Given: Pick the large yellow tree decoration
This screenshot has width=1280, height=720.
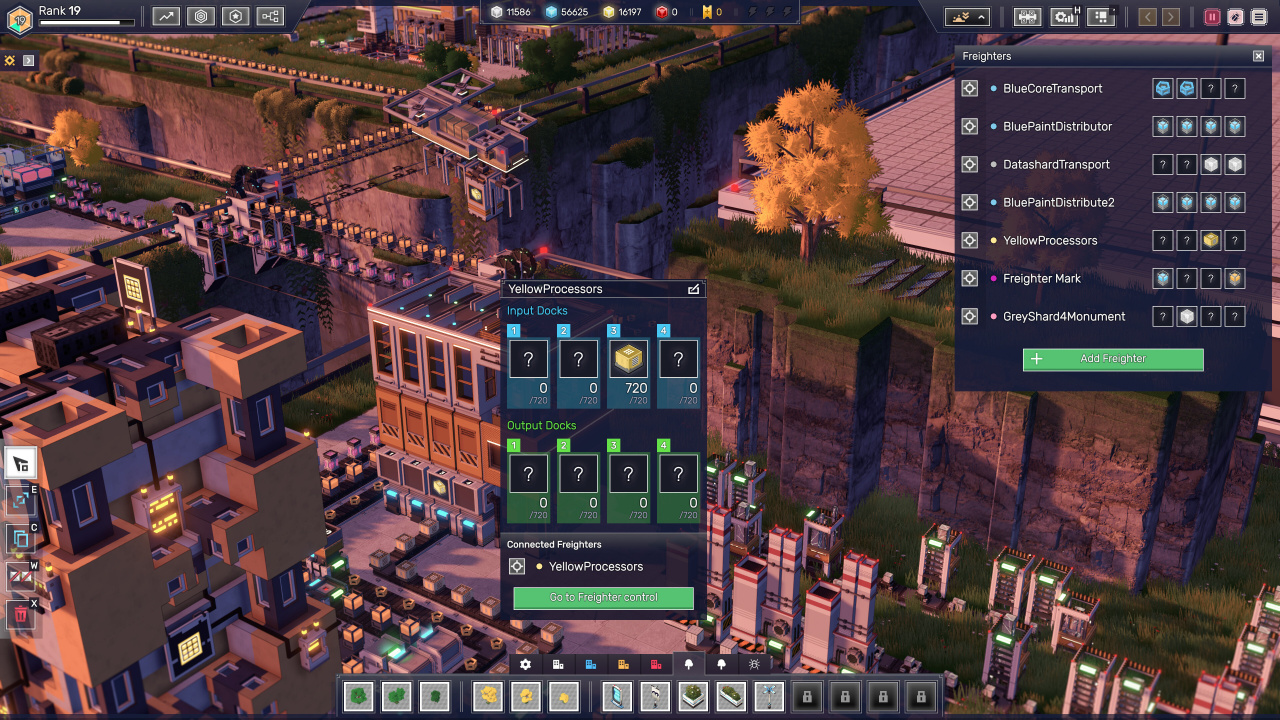Looking at the screenshot, I should pos(486,695).
